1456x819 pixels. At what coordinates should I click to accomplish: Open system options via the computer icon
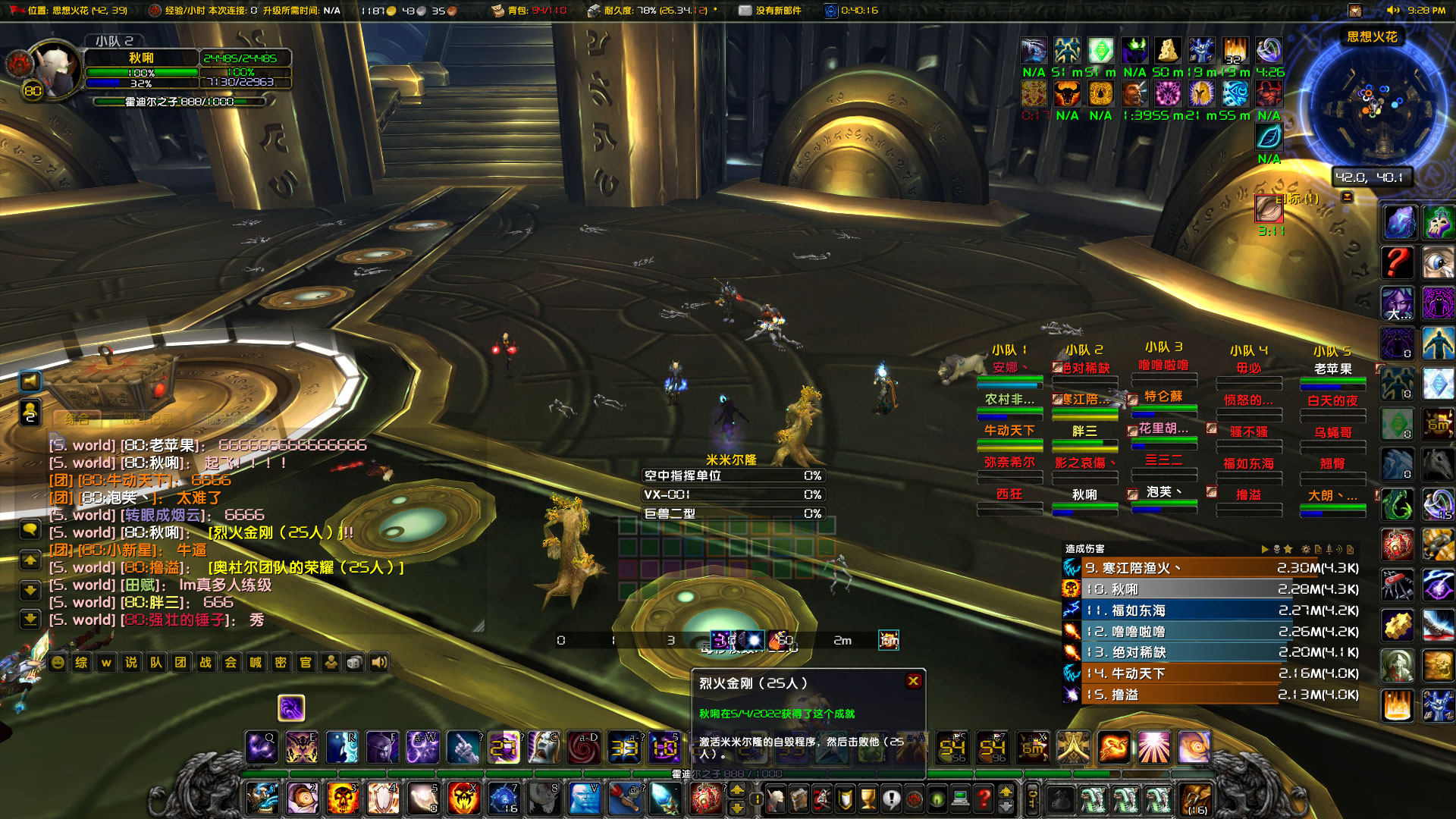(x=960, y=799)
